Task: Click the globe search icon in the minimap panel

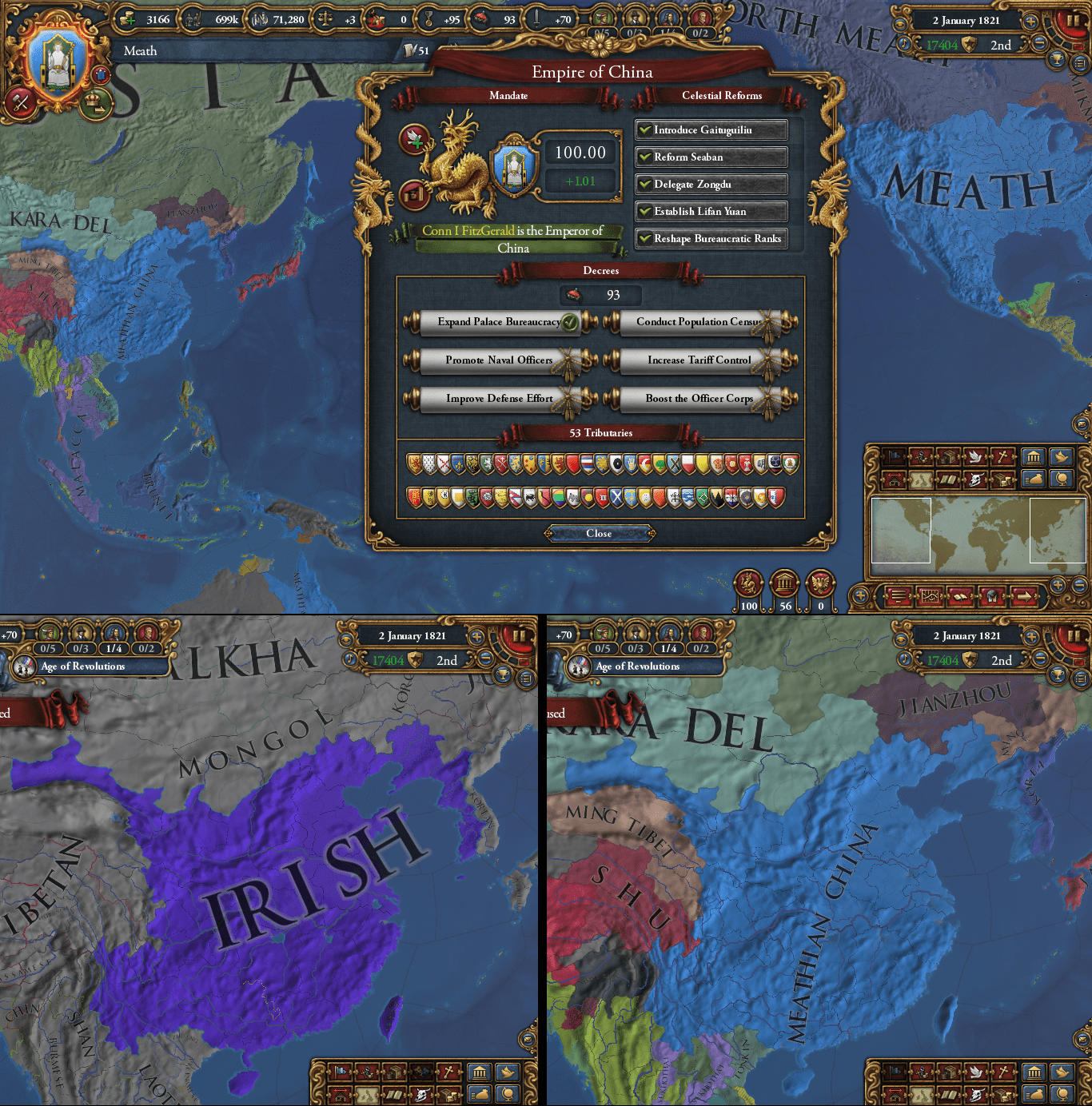Action: (x=1062, y=479)
